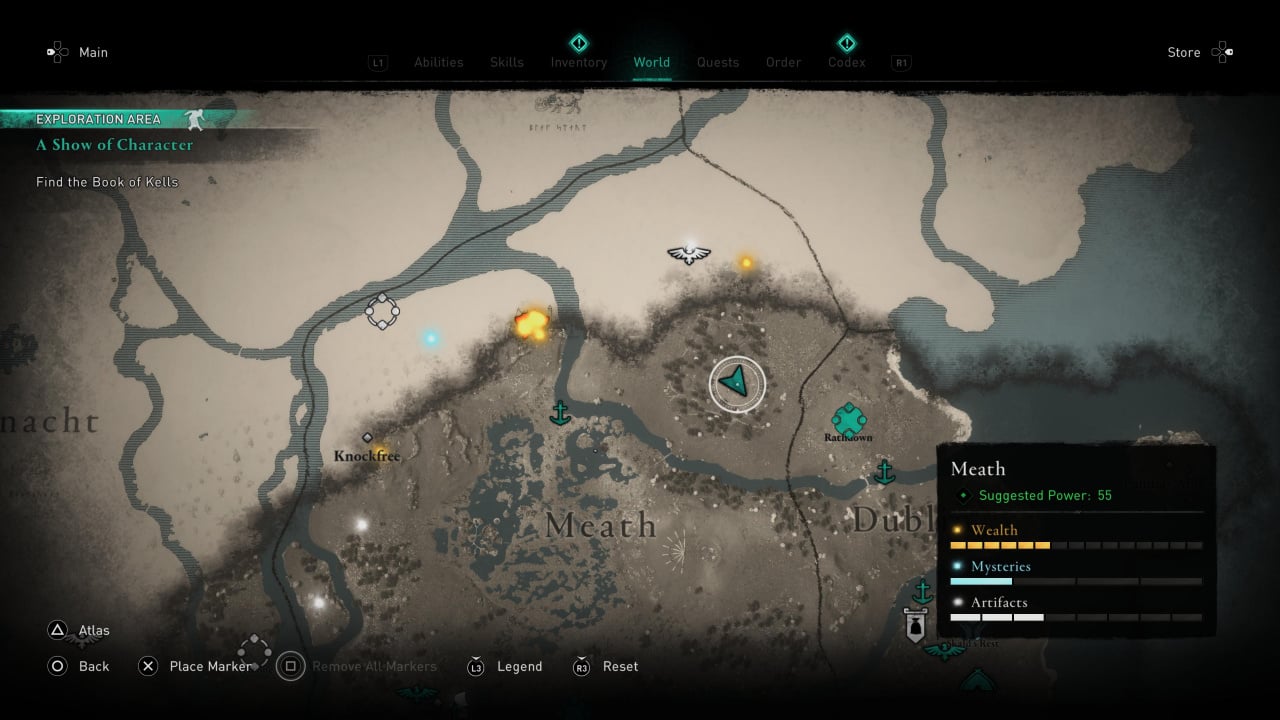Show the Codex tab
The width and height of the screenshot is (1280, 720).
click(x=846, y=62)
